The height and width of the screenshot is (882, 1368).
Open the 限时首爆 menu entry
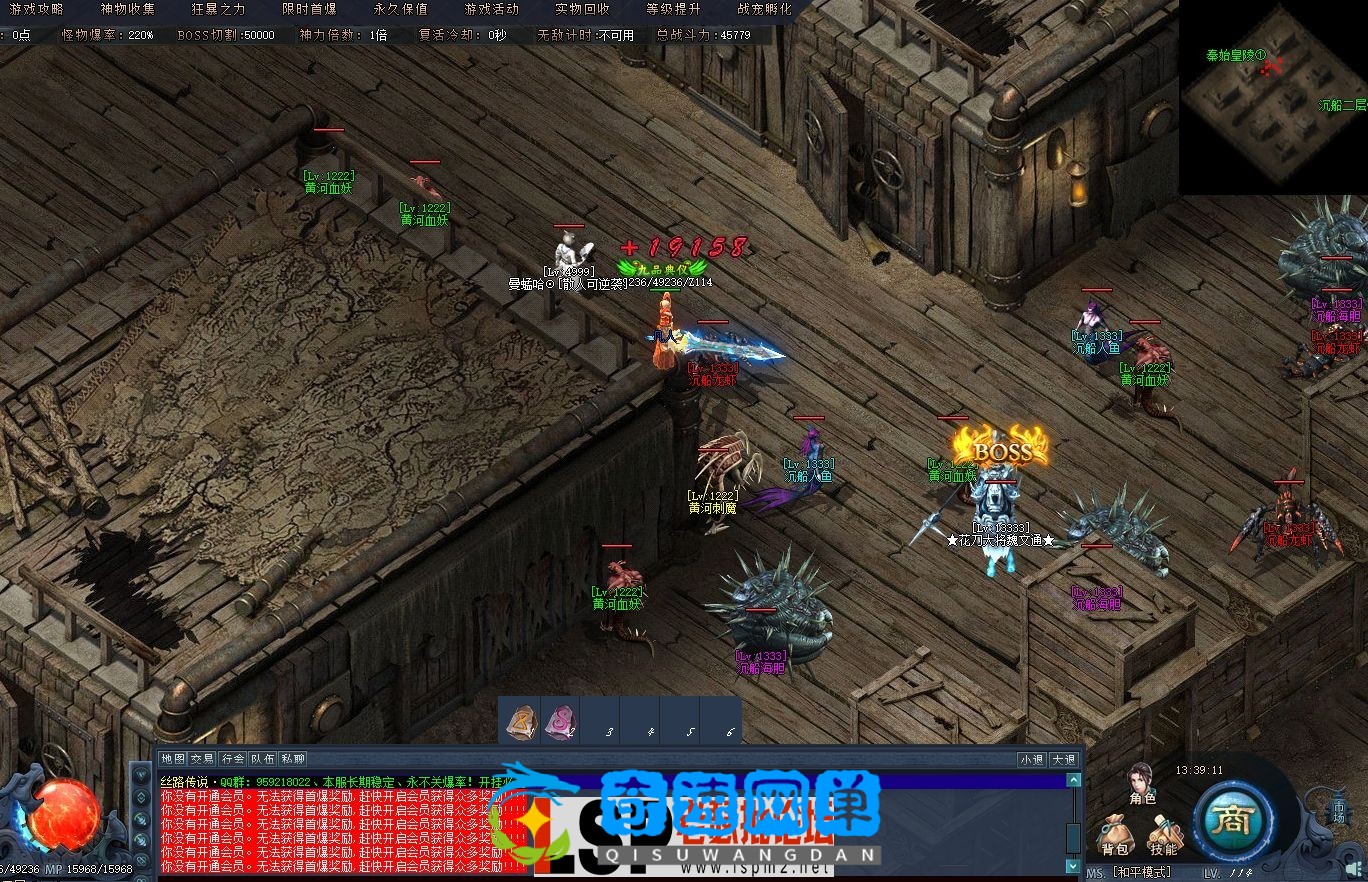(x=309, y=9)
